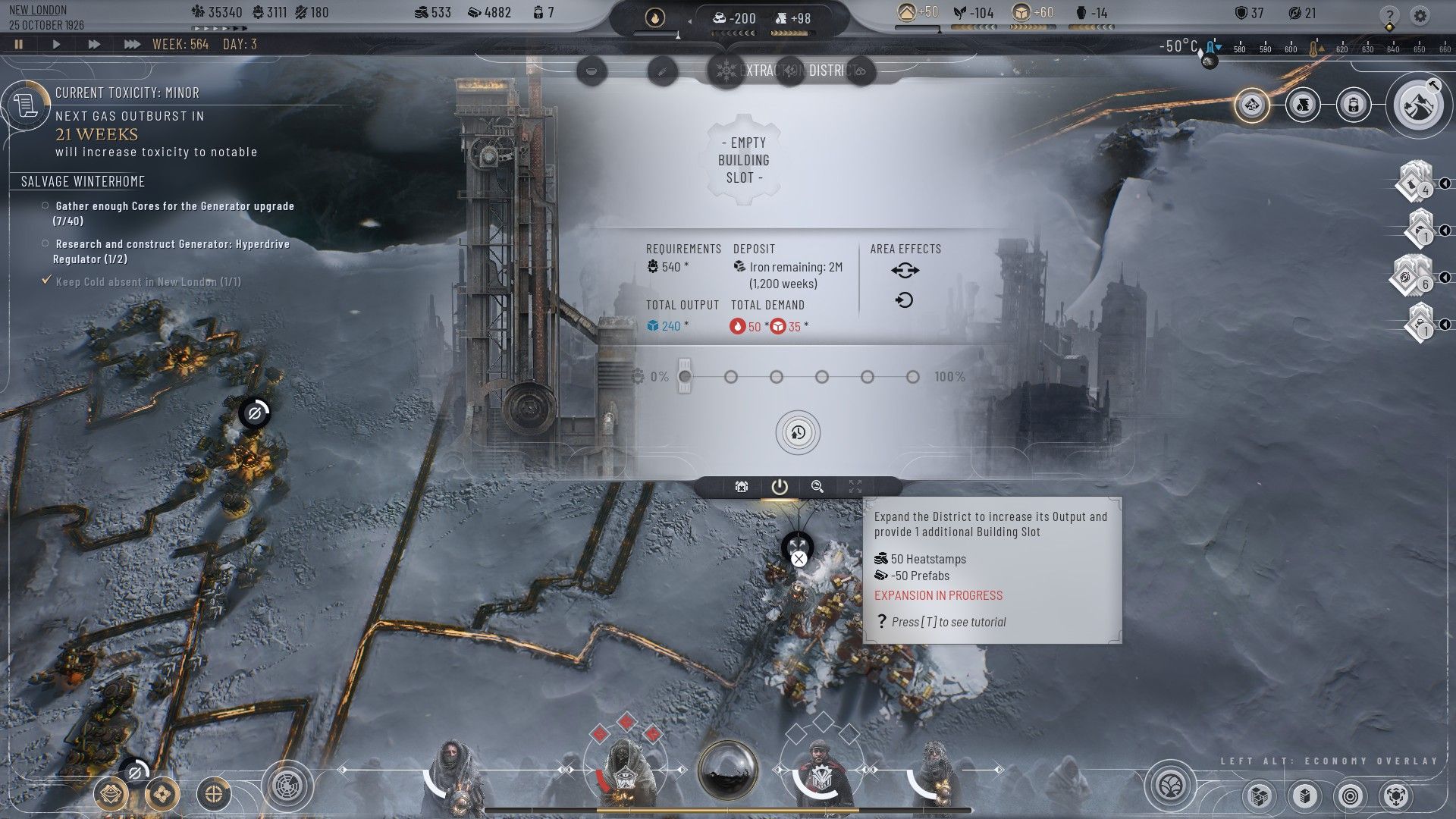Image resolution: width=1456 pixels, height=819 pixels.
Task: Select the middle node of the production slider
Action: 821,376
